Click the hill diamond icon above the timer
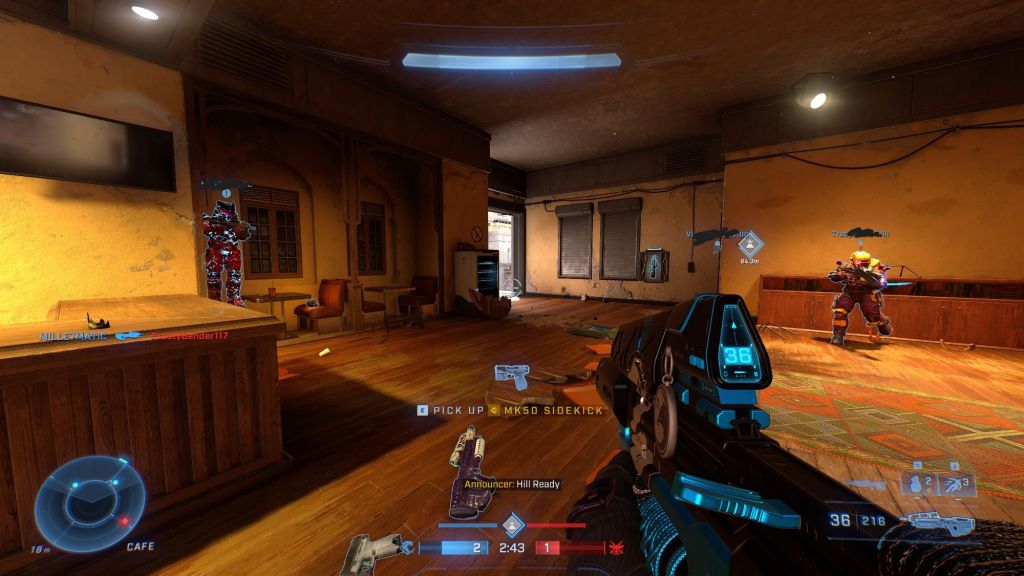The height and width of the screenshot is (576, 1024). click(x=512, y=523)
